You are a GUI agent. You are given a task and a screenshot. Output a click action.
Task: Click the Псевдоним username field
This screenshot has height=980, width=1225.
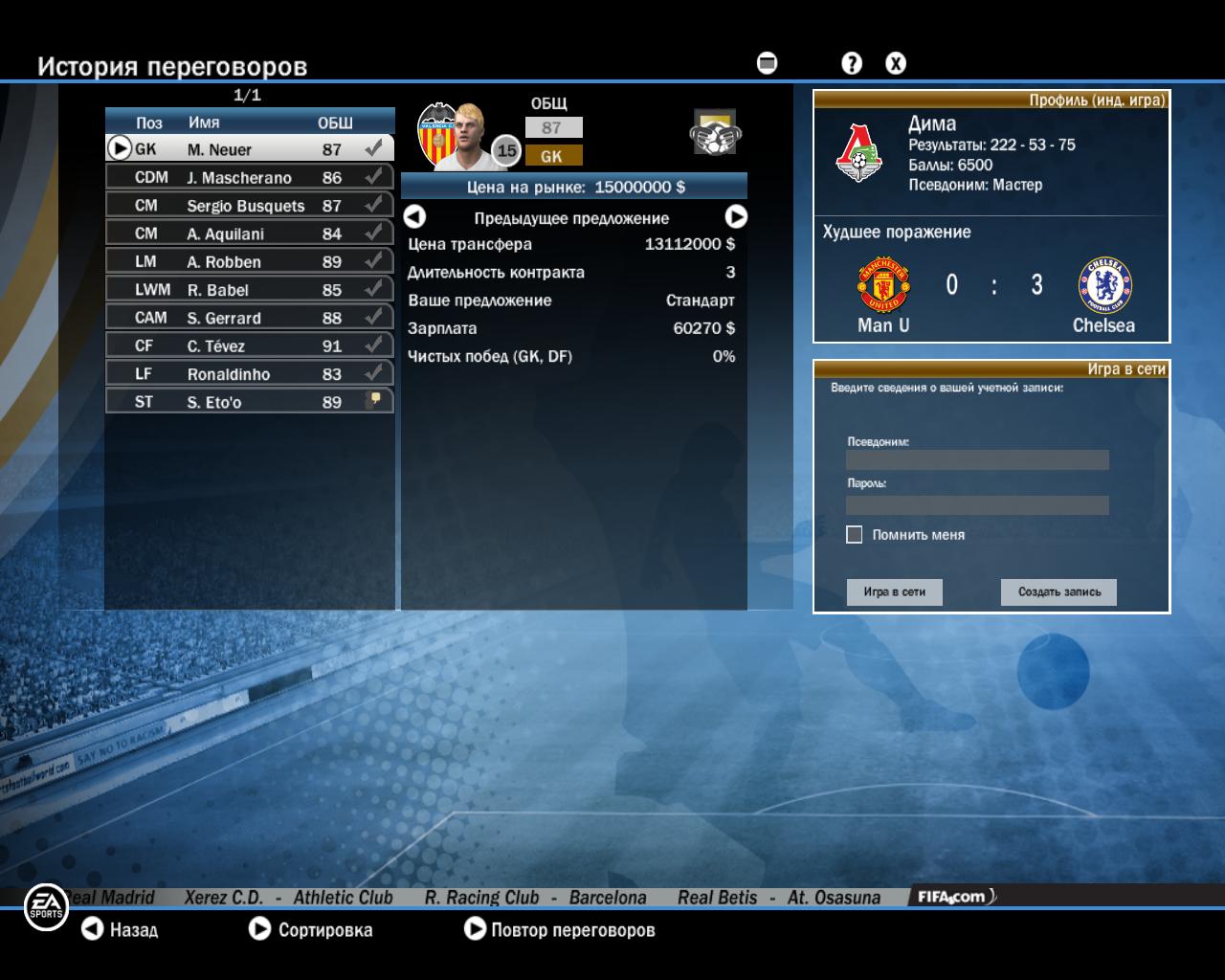[x=977, y=460]
